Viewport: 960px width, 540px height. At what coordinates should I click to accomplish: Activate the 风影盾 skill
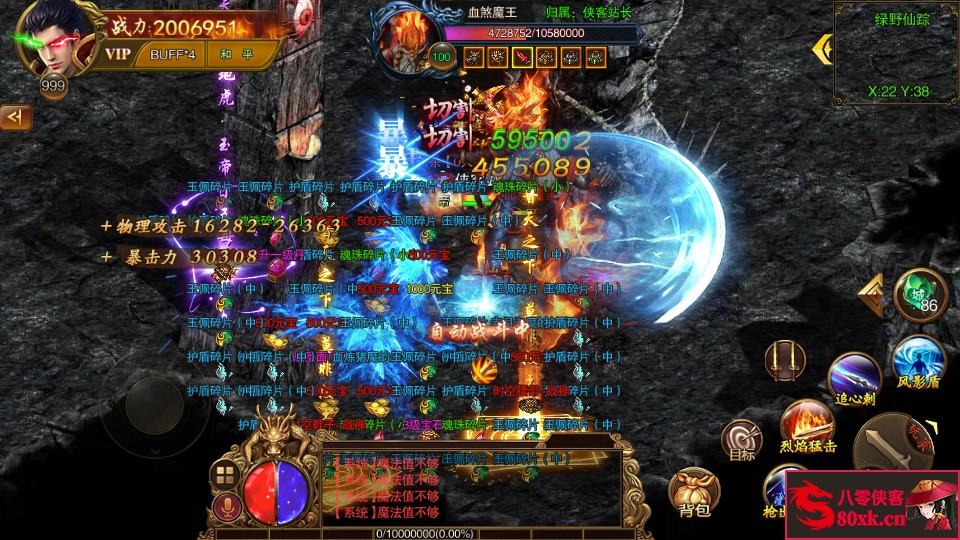pyautogui.click(x=918, y=361)
